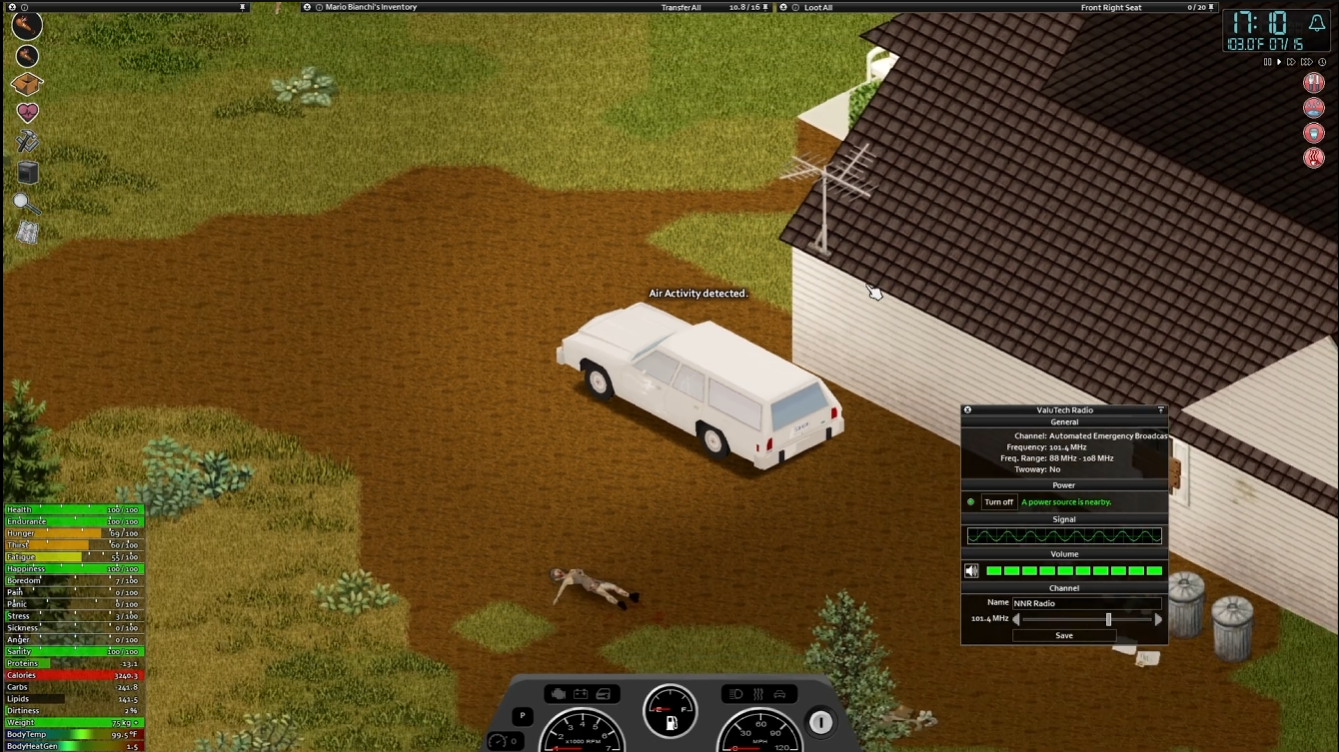The width and height of the screenshot is (1339, 752).
Task: Step frequency up with the right arrow
Action: coord(1159,619)
